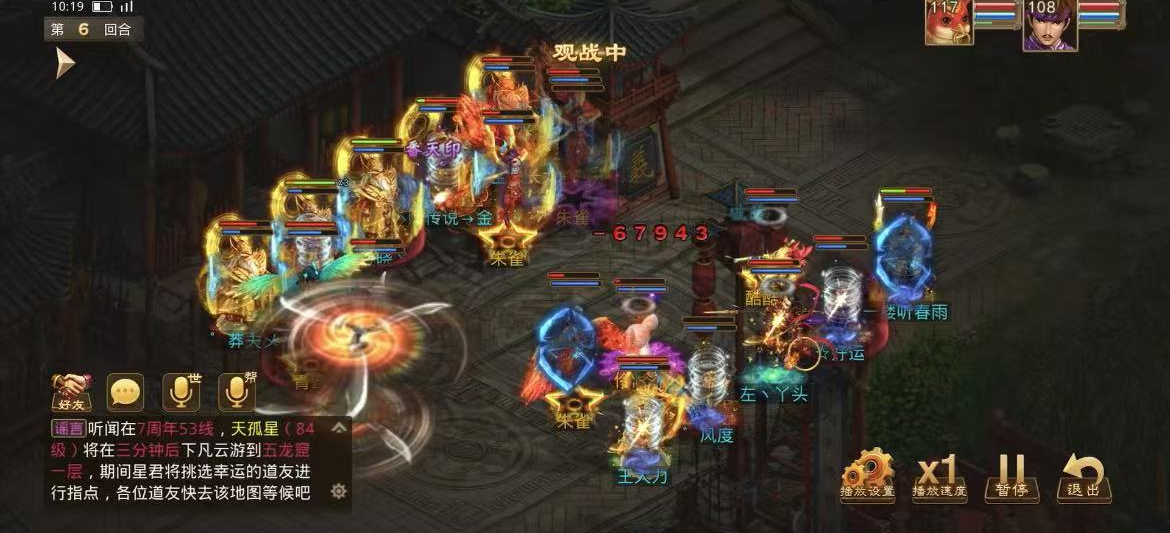Image resolution: width=1170 pixels, height=533 pixels.
Task: Select the level 108 character portrait
Action: point(1049,24)
